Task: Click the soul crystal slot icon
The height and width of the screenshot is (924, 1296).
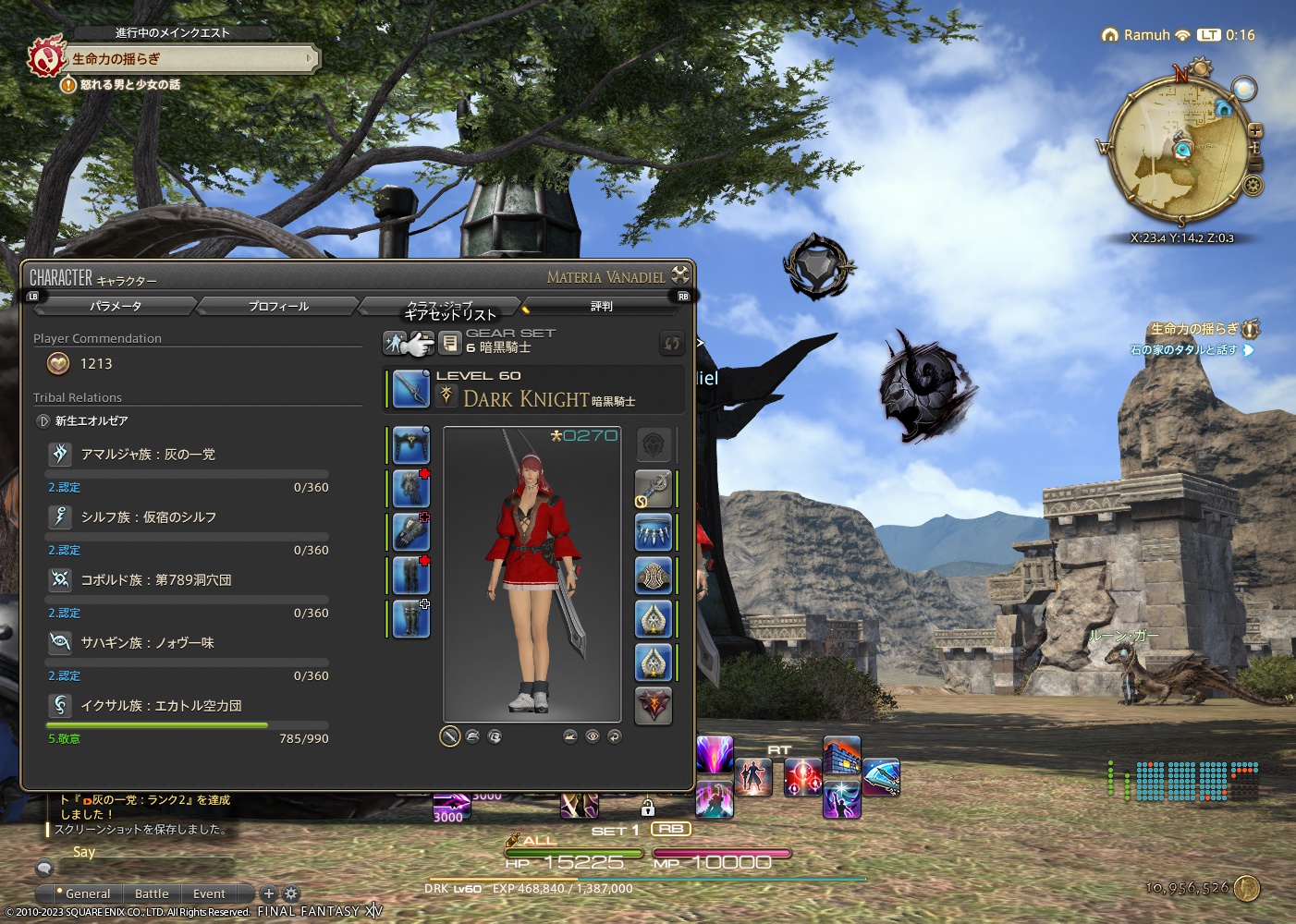Action: (x=654, y=704)
